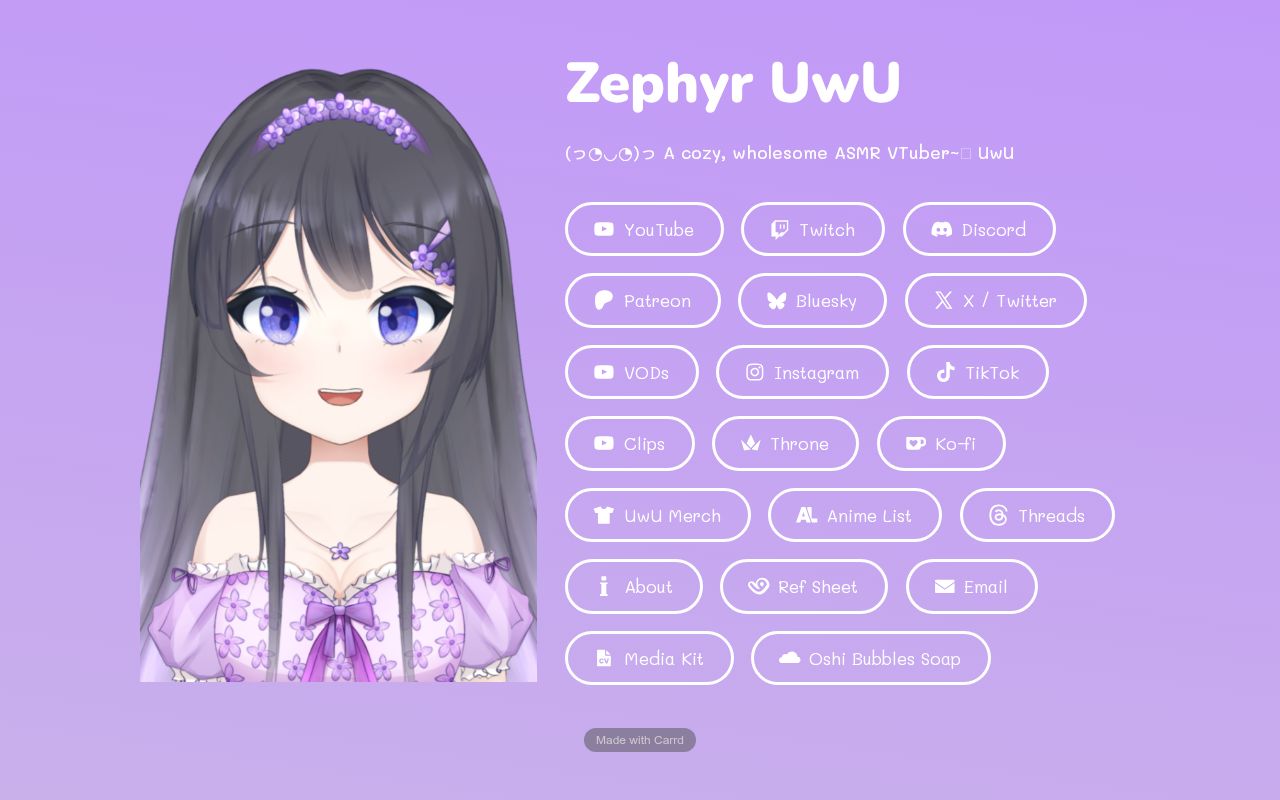This screenshot has height=800, width=1280.
Task: Open Discord via its logo icon
Action: click(x=941, y=229)
